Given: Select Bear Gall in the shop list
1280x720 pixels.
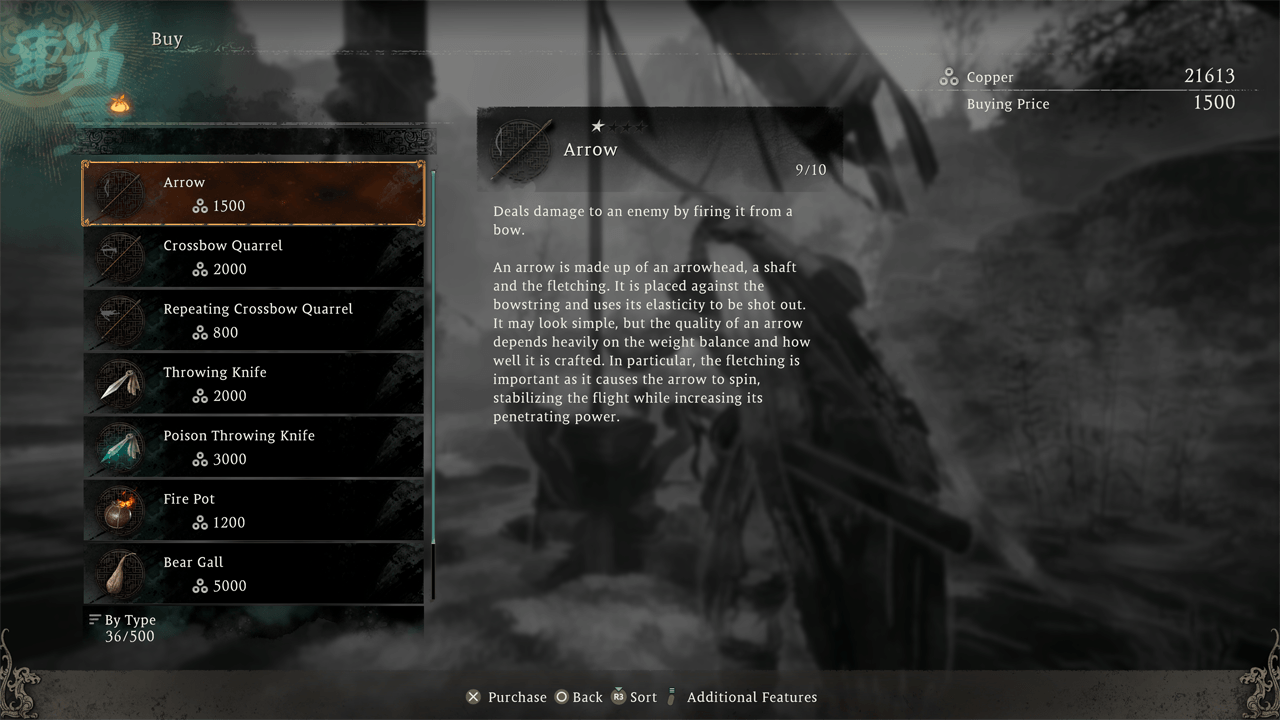Looking at the screenshot, I should point(253,574).
